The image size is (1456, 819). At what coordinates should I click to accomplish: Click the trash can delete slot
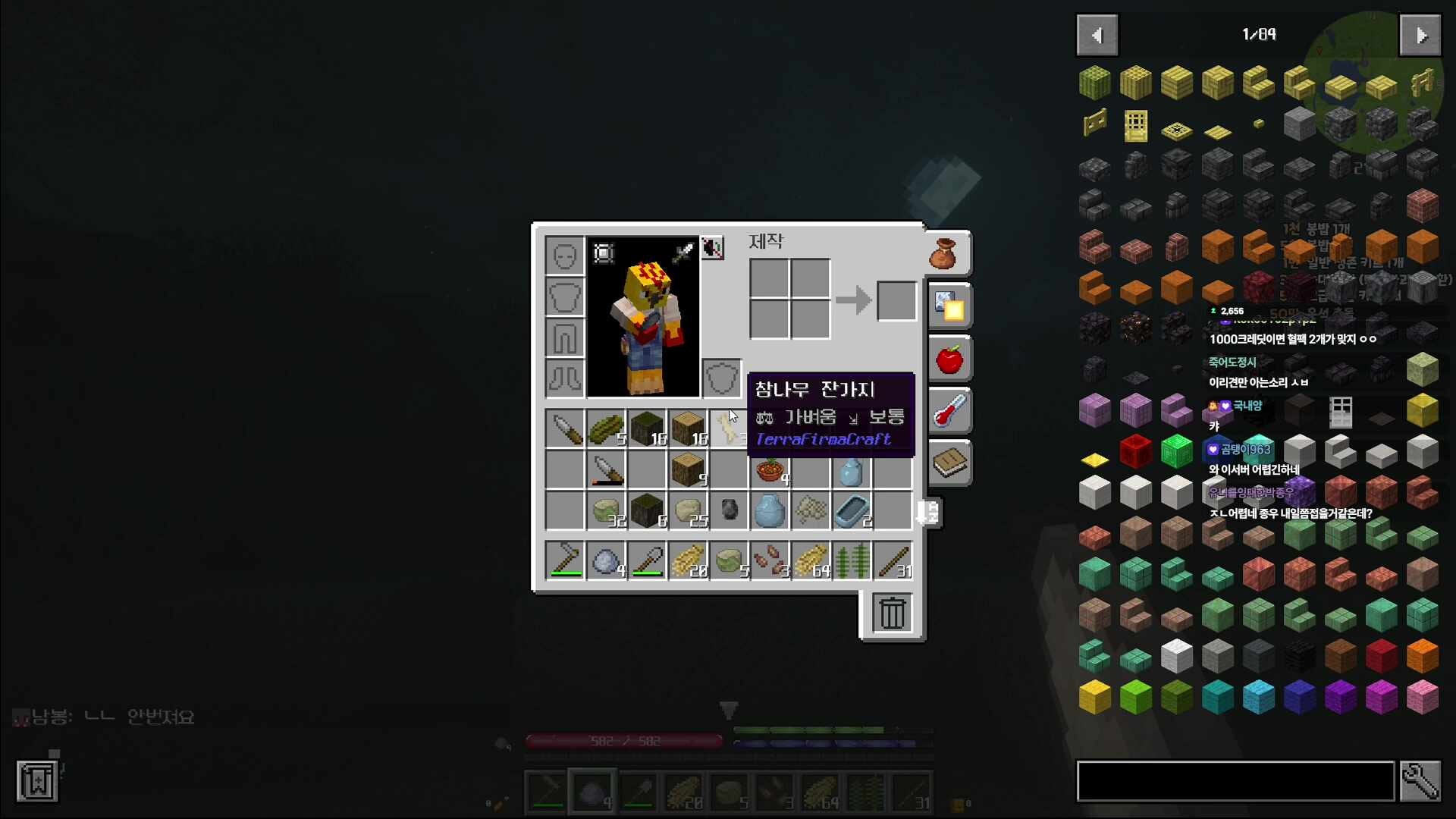tap(892, 613)
